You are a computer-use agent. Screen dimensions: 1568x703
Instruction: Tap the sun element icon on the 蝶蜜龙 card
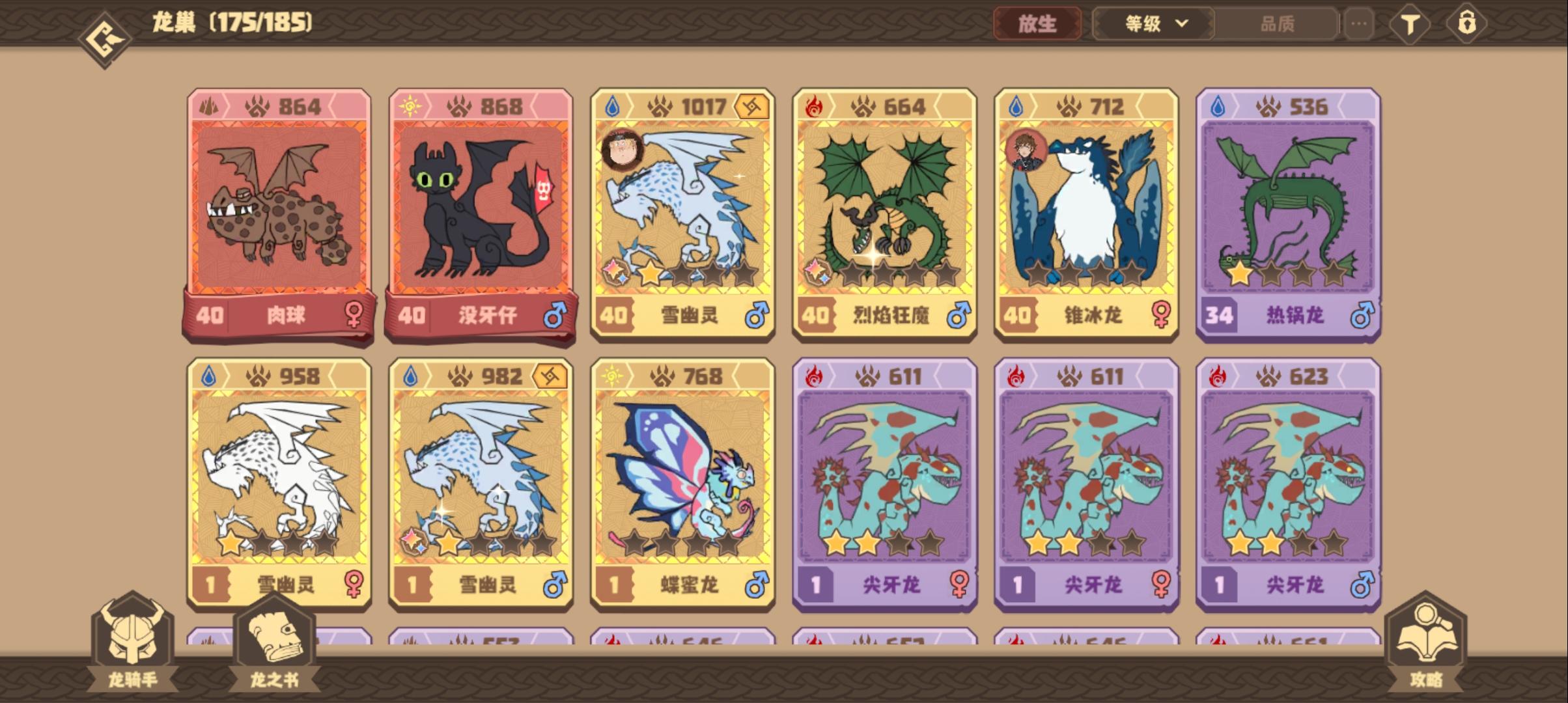612,377
